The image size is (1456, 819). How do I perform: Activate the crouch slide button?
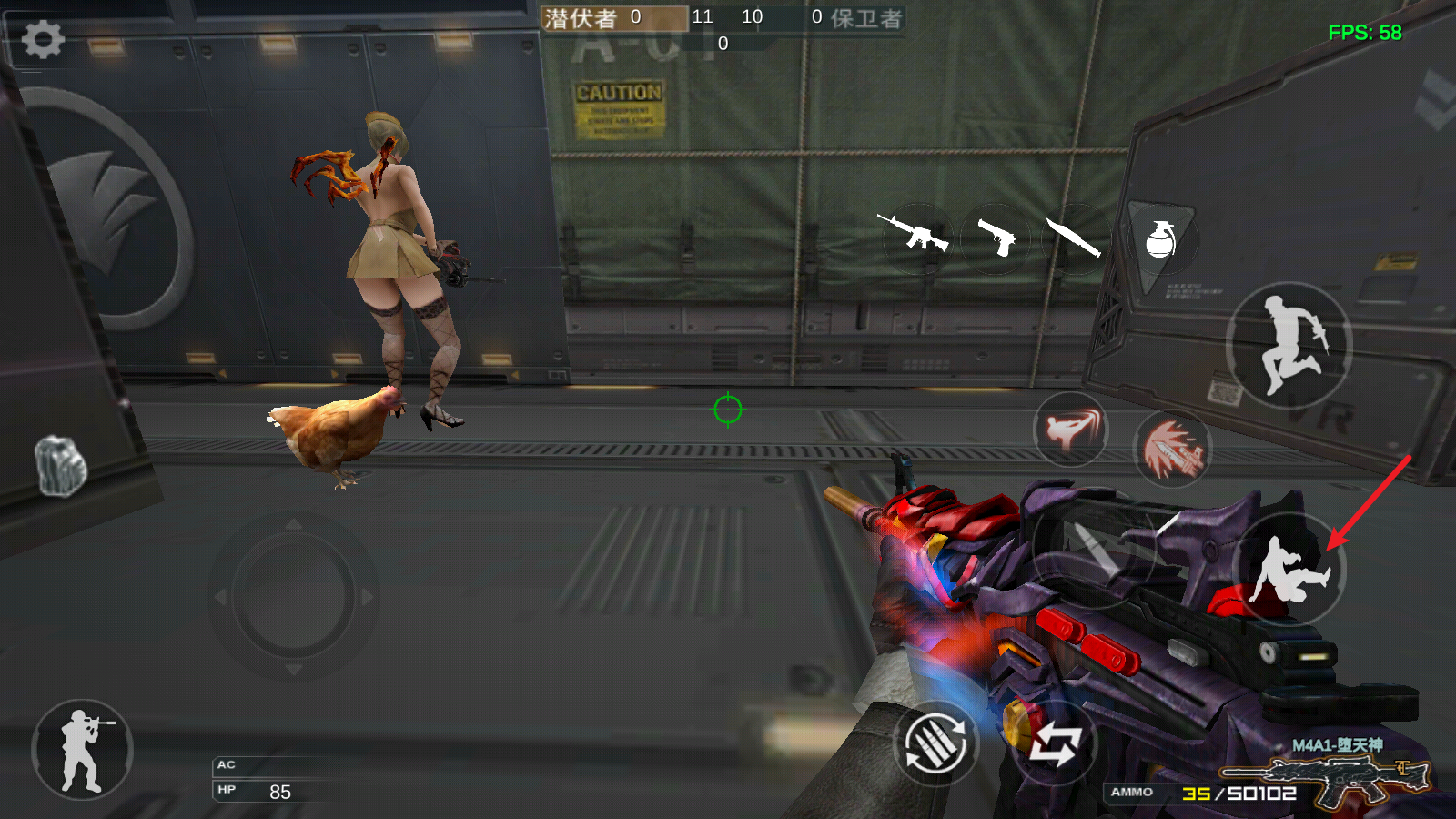click(x=1289, y=570)
